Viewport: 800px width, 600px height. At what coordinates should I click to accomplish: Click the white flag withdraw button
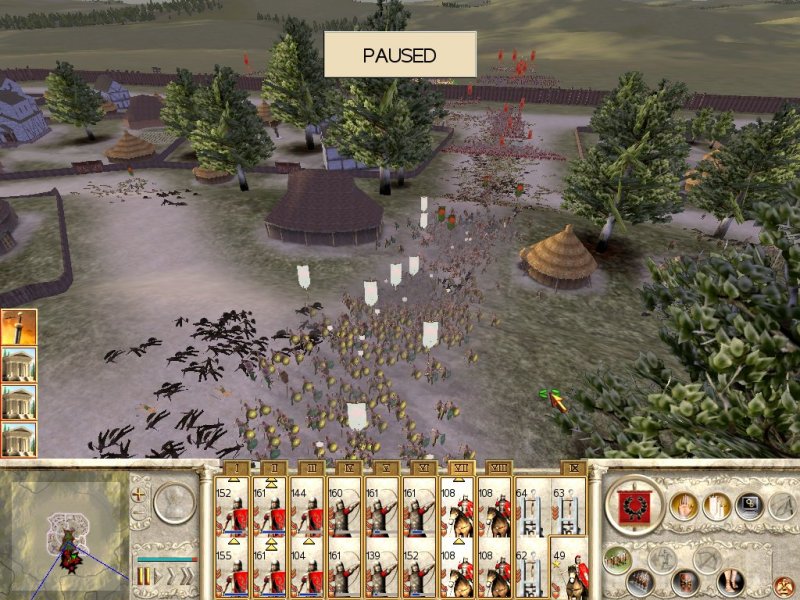click(715, 507)
